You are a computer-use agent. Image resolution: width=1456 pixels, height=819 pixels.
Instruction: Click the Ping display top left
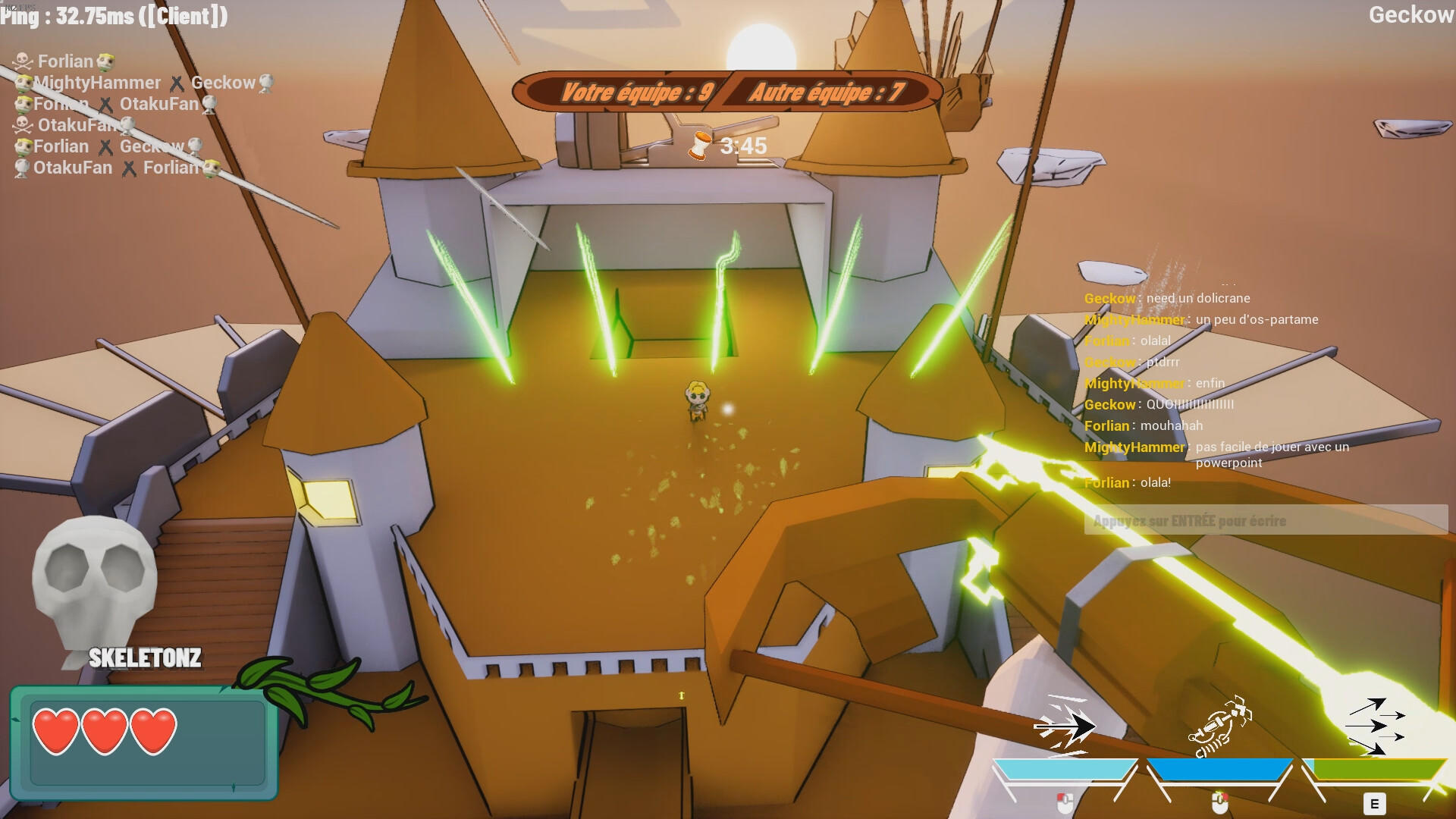pos(114,17)
